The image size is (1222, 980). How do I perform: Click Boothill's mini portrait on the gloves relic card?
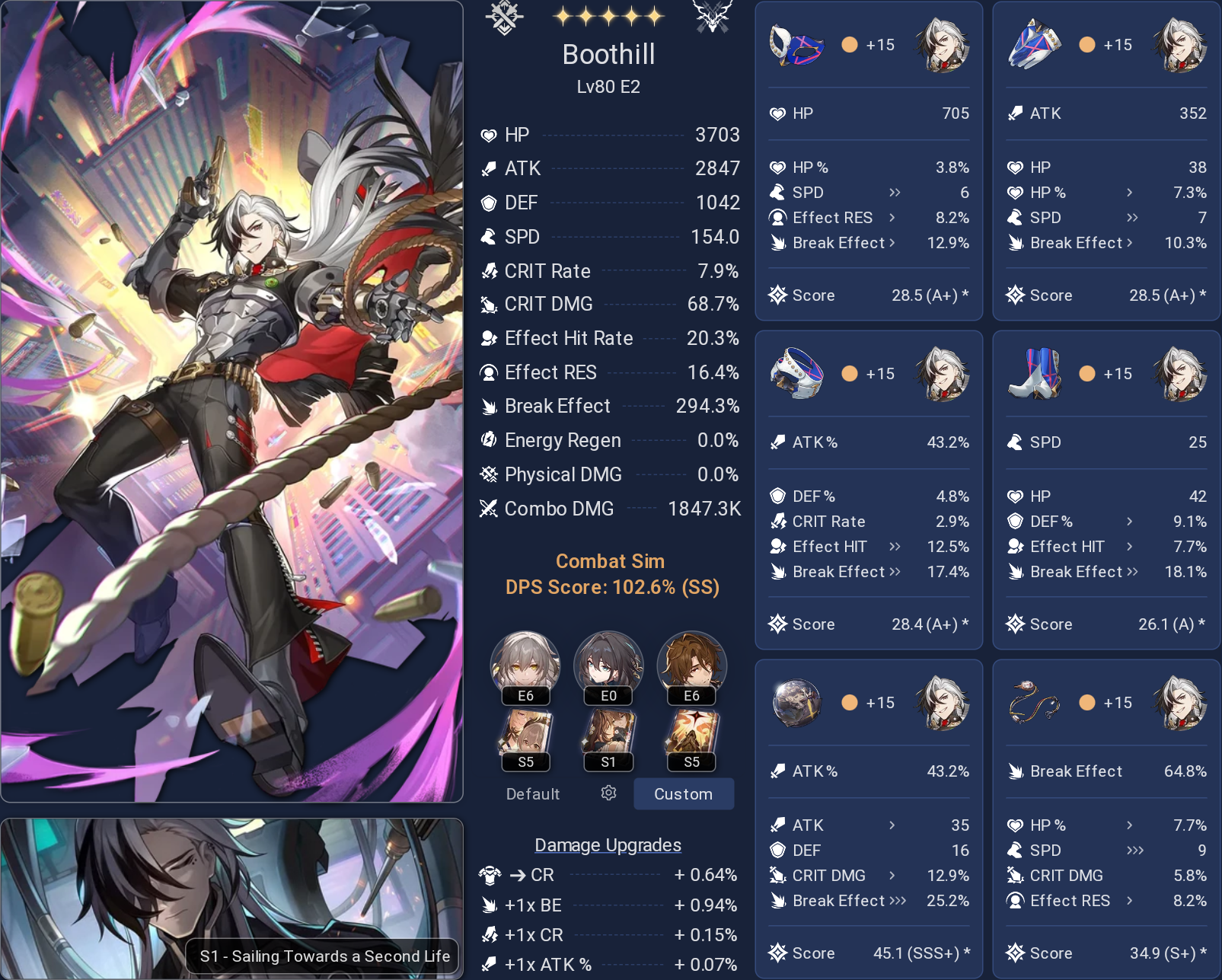[x=1178, y=44]
